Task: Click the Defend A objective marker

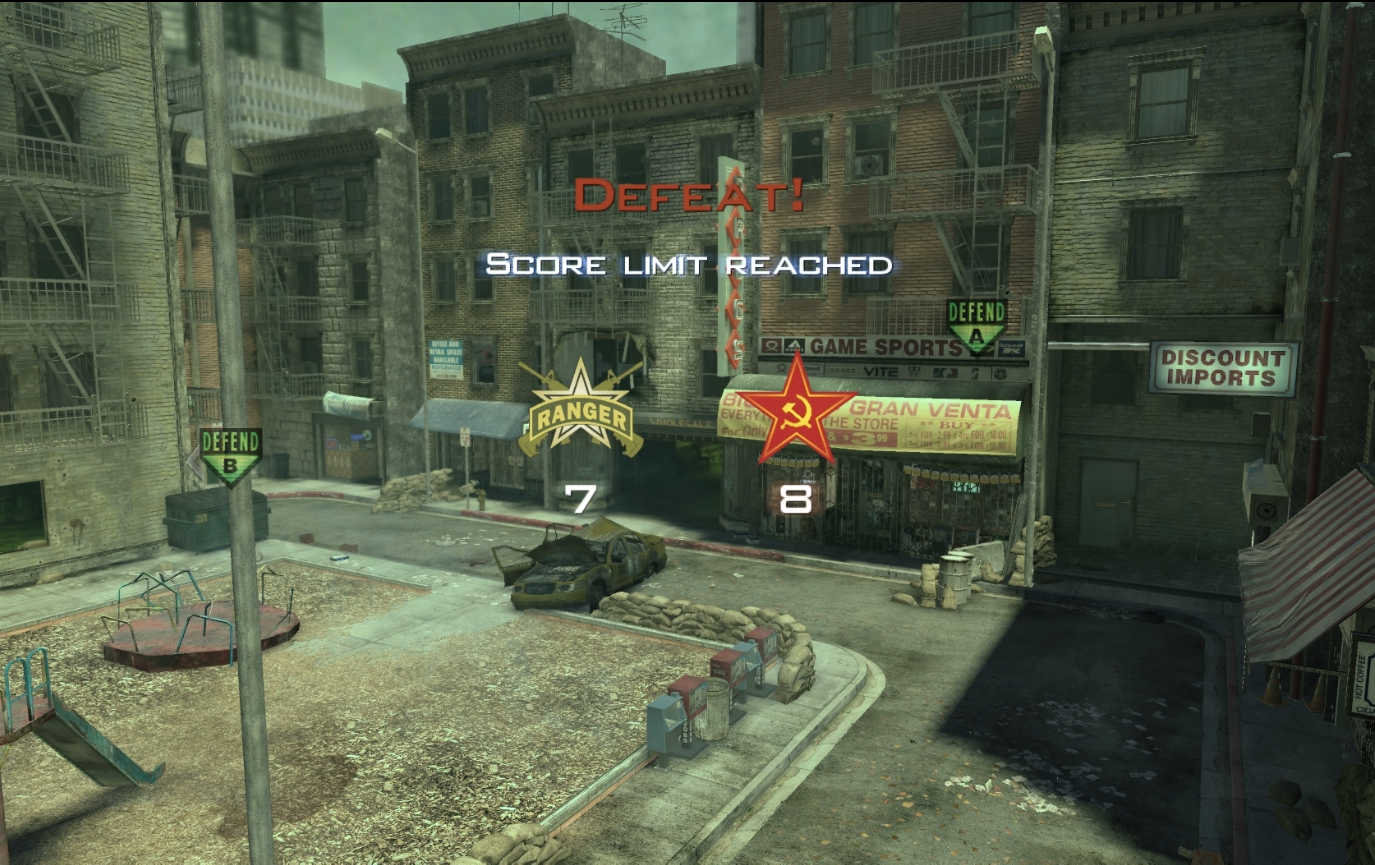Action: pyautogui.click(x=976, y=325)
